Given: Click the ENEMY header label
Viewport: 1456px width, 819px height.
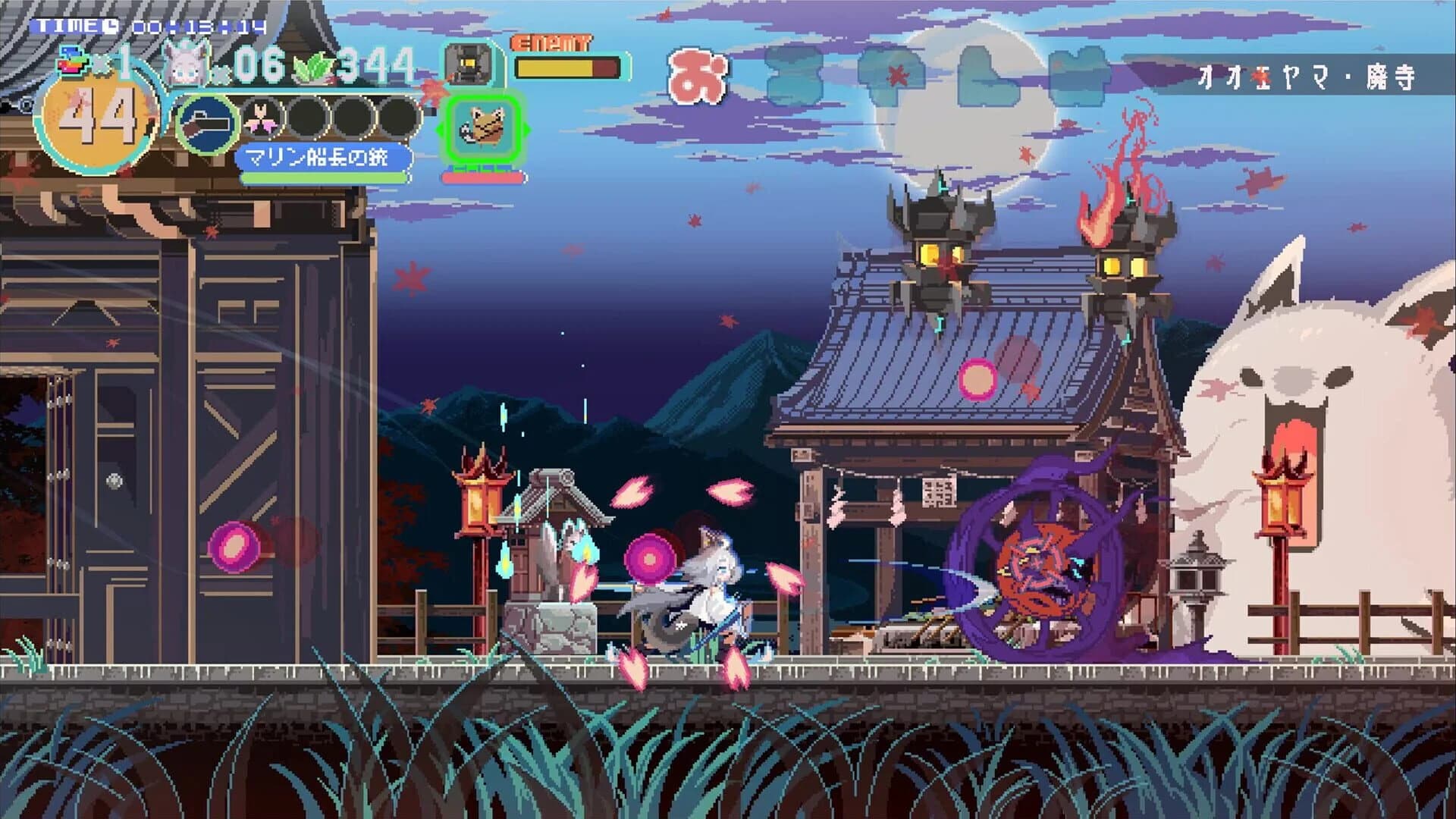Looking at the screenshot, I should point(551,45).
